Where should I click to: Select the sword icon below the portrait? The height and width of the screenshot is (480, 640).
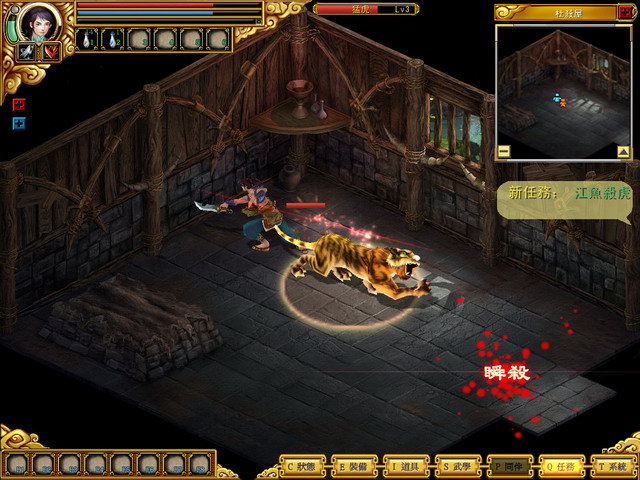(x=27, y=52)
